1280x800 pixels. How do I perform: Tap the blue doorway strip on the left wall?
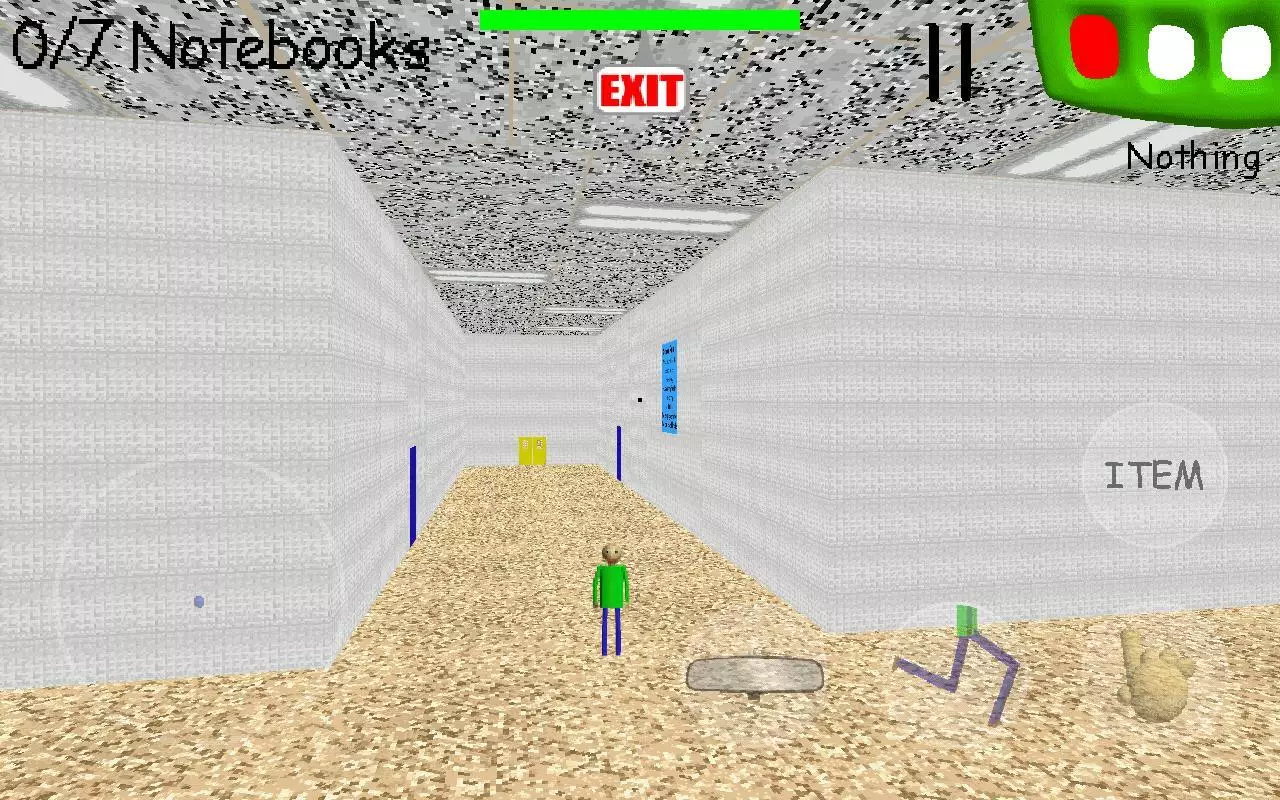point(413,495)
